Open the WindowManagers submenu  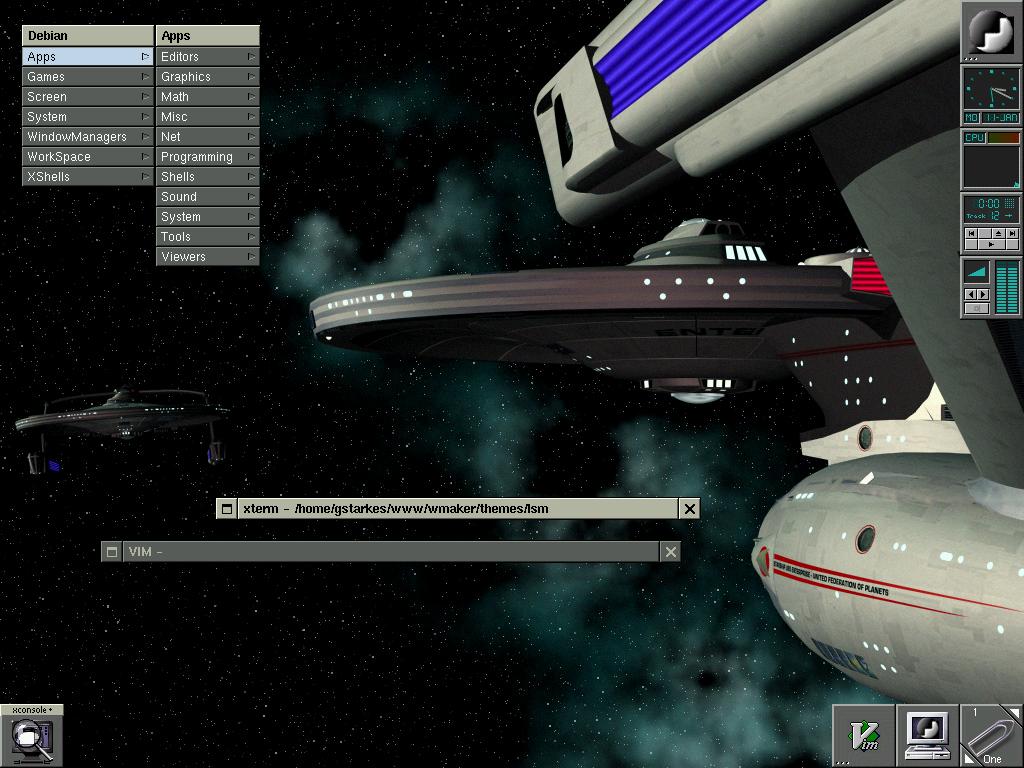pos(87,137)
